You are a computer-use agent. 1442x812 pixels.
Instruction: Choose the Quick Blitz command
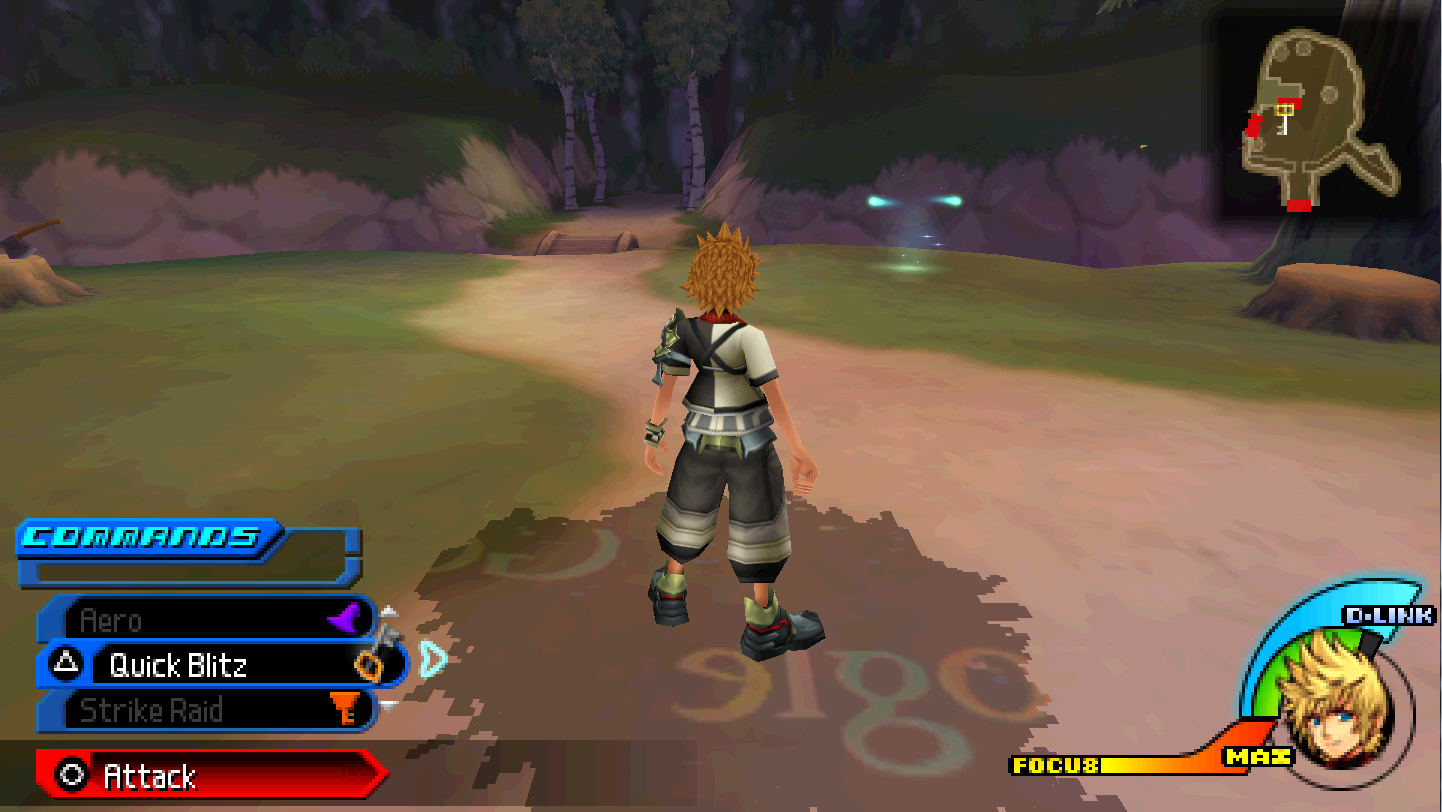[x=220, y=665]
